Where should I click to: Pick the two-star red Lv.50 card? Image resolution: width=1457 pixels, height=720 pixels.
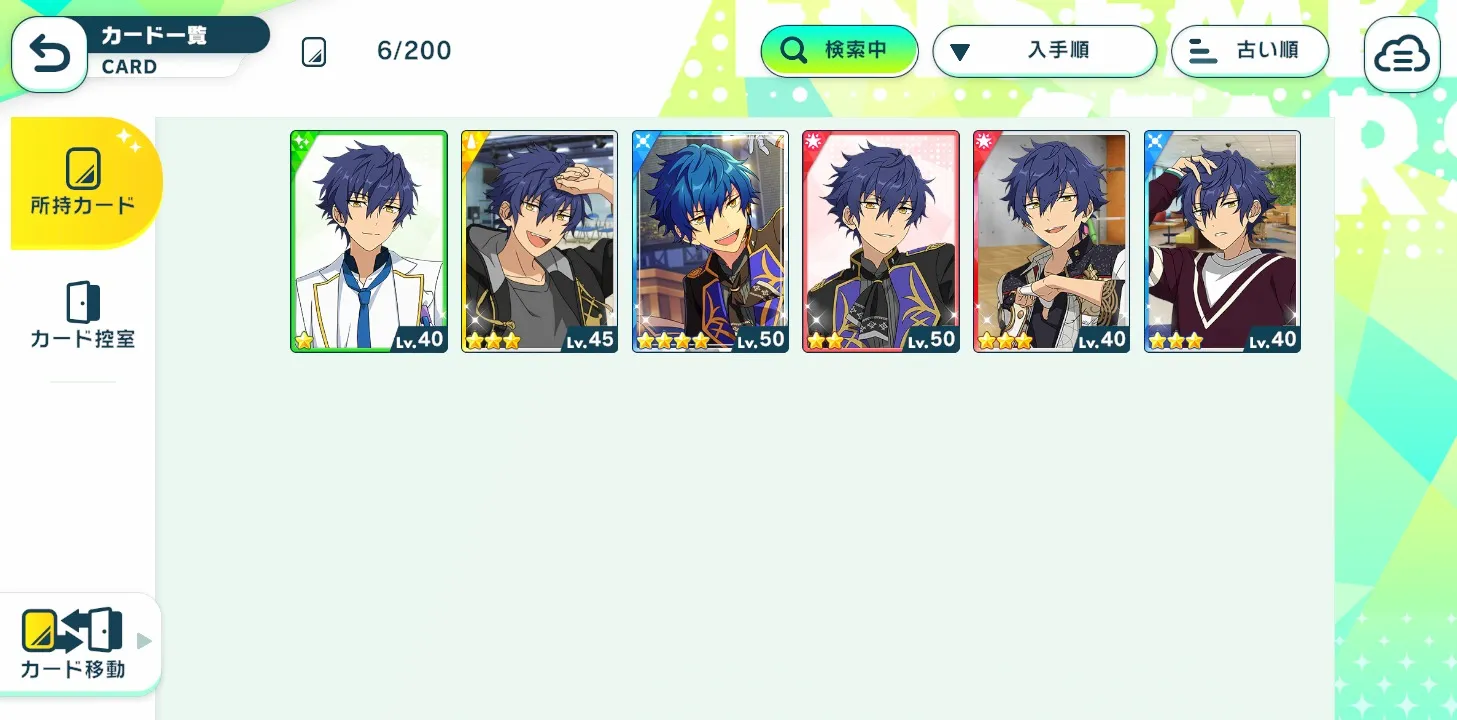pos(881,241)
